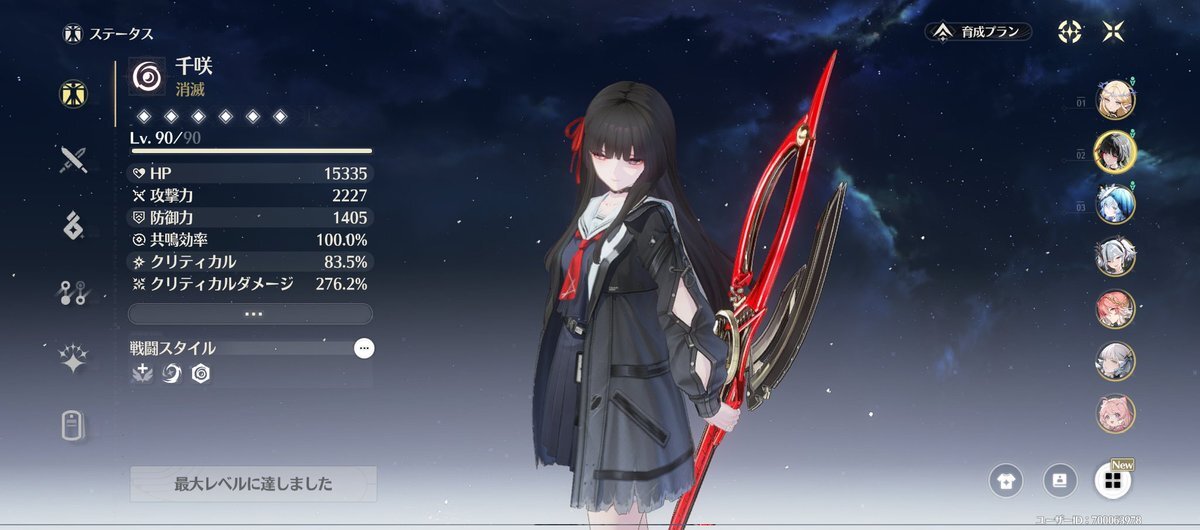Open the outfit shirt button
This screenshot has height=530, width=1200.
[x=1006, y=481]
